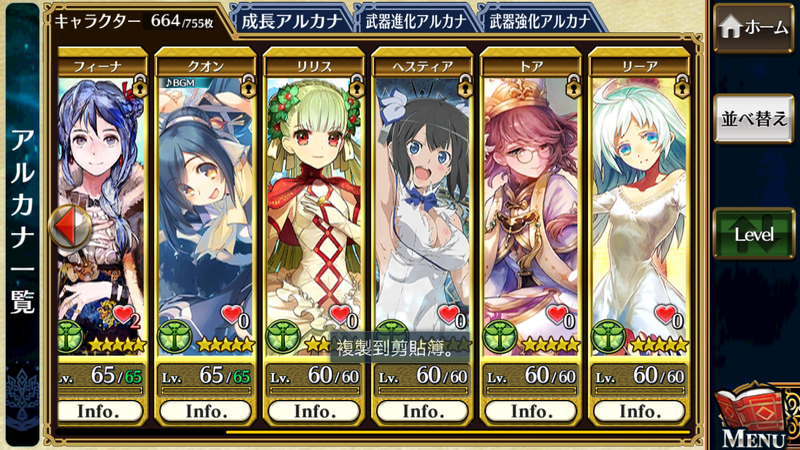Select the リーア character card

point(637,200)
